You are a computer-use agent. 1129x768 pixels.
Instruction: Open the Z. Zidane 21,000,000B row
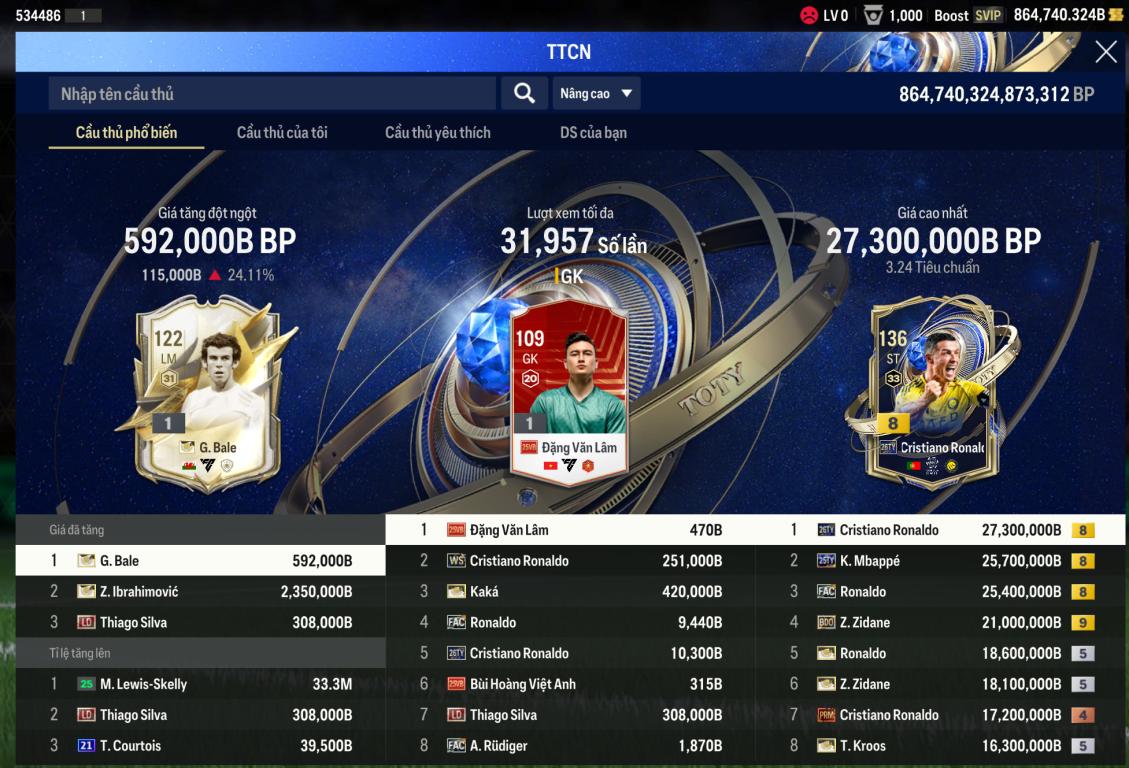click(x=940, y=623)
